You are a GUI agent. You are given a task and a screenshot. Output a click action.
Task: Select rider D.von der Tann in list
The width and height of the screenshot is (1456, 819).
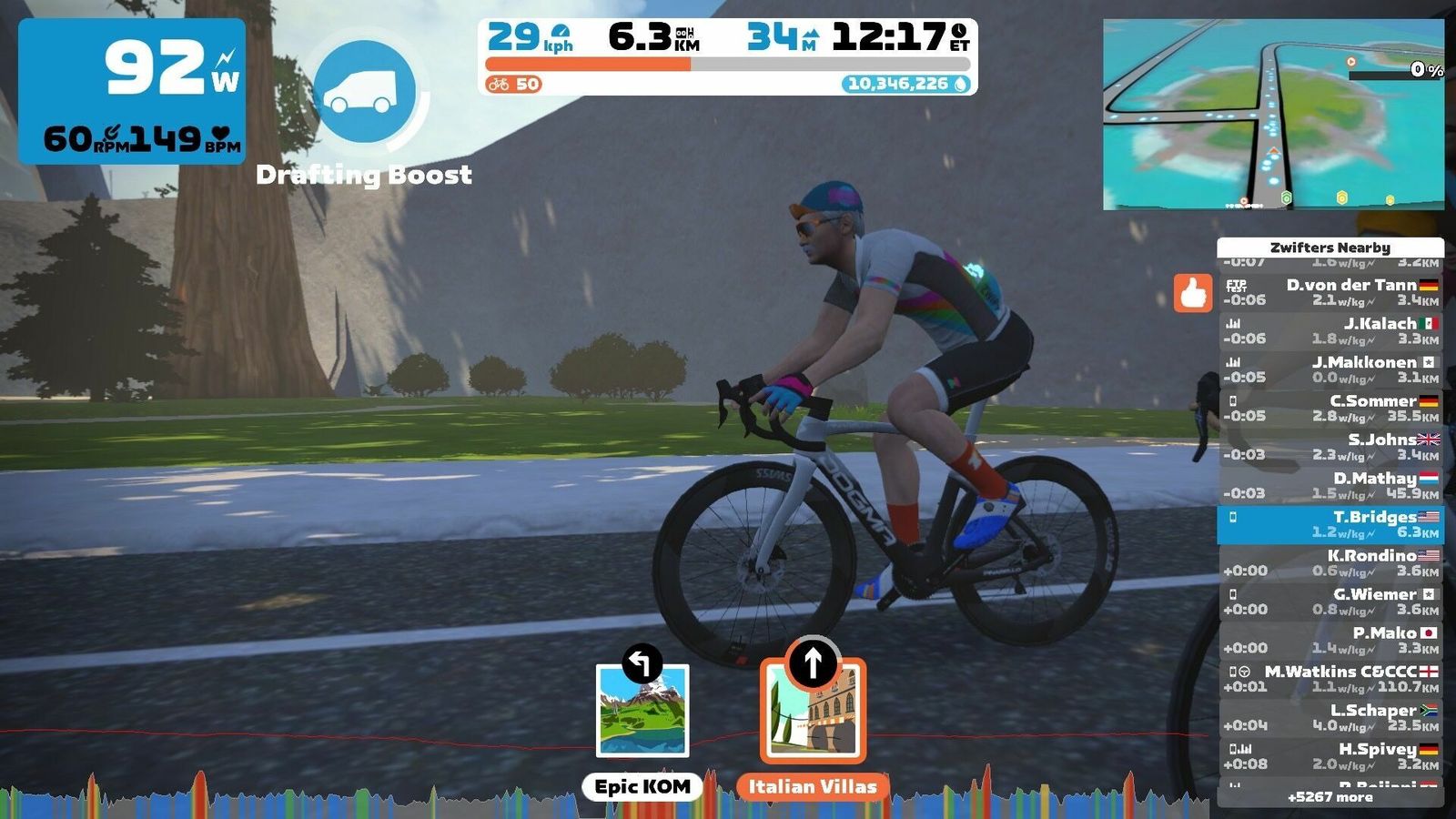pyautogui.click(x=1330, y=293)
